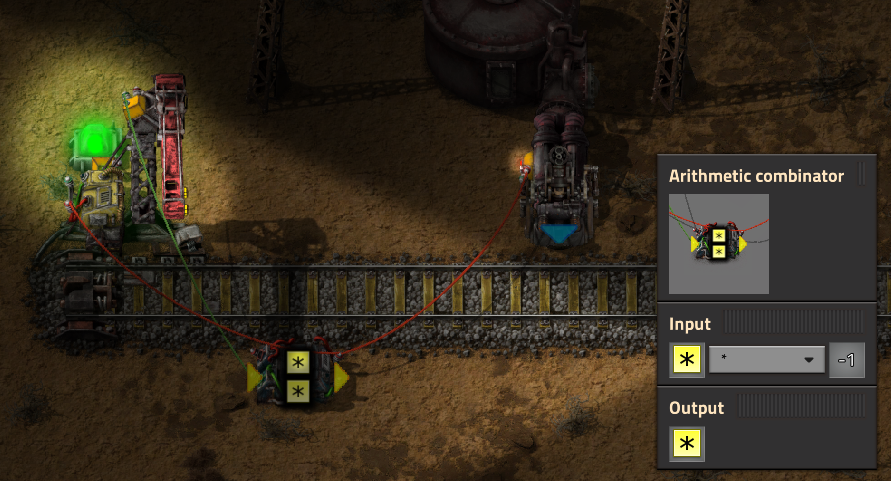
Task: Open the arithmetic operator dropdown
Action: click(766, 360)
